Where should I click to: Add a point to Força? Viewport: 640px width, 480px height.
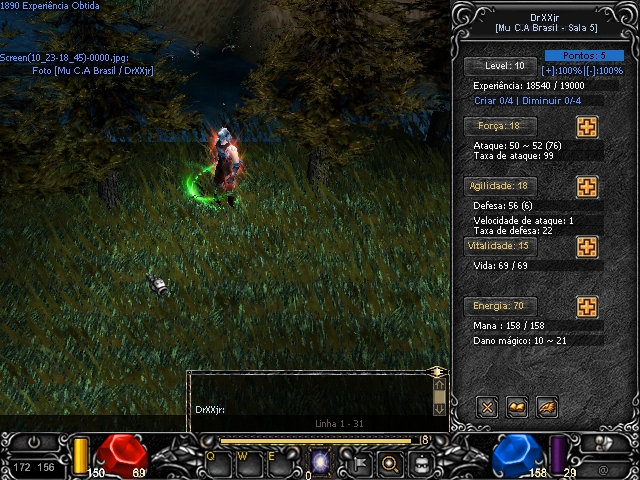587,127
